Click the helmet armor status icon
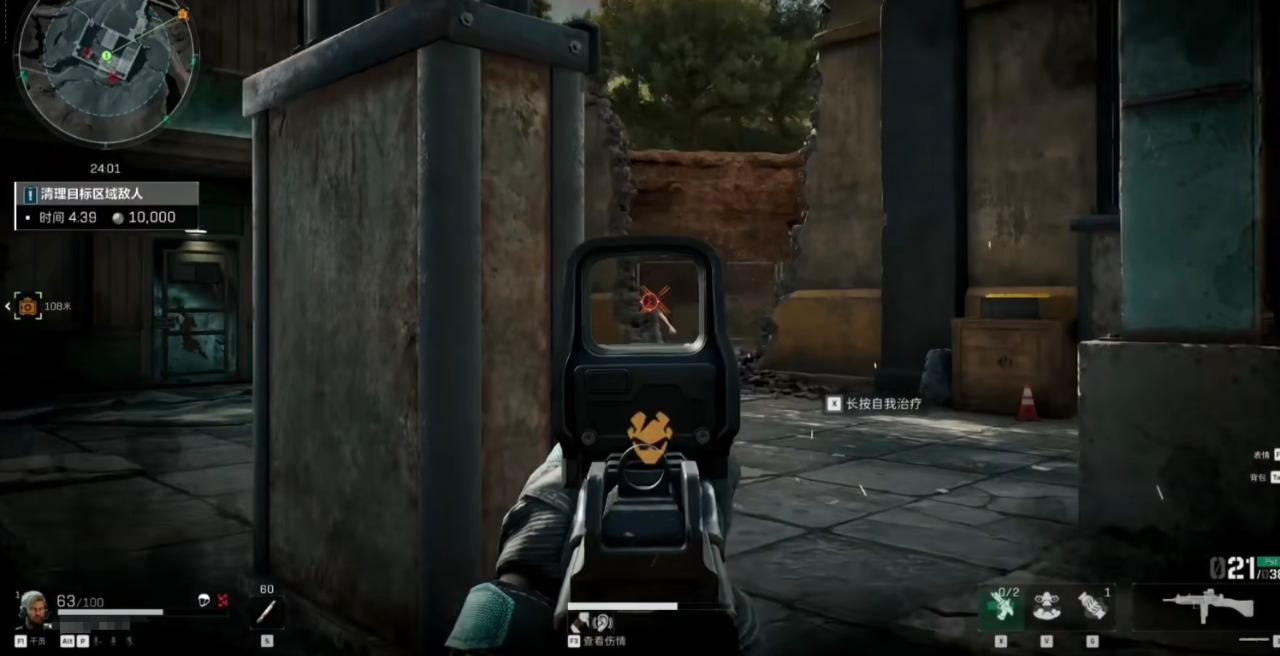This screenshot has height=656, width=1280. point(204,600)
